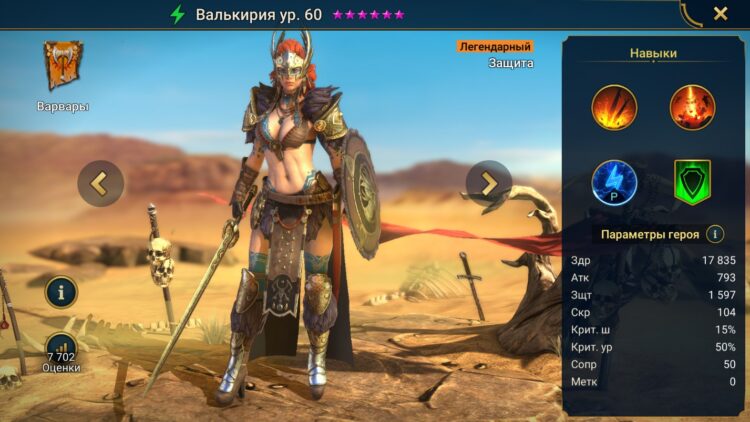Show hero parameters info tooltip
The image size is (750, 422).
[715, 234]
